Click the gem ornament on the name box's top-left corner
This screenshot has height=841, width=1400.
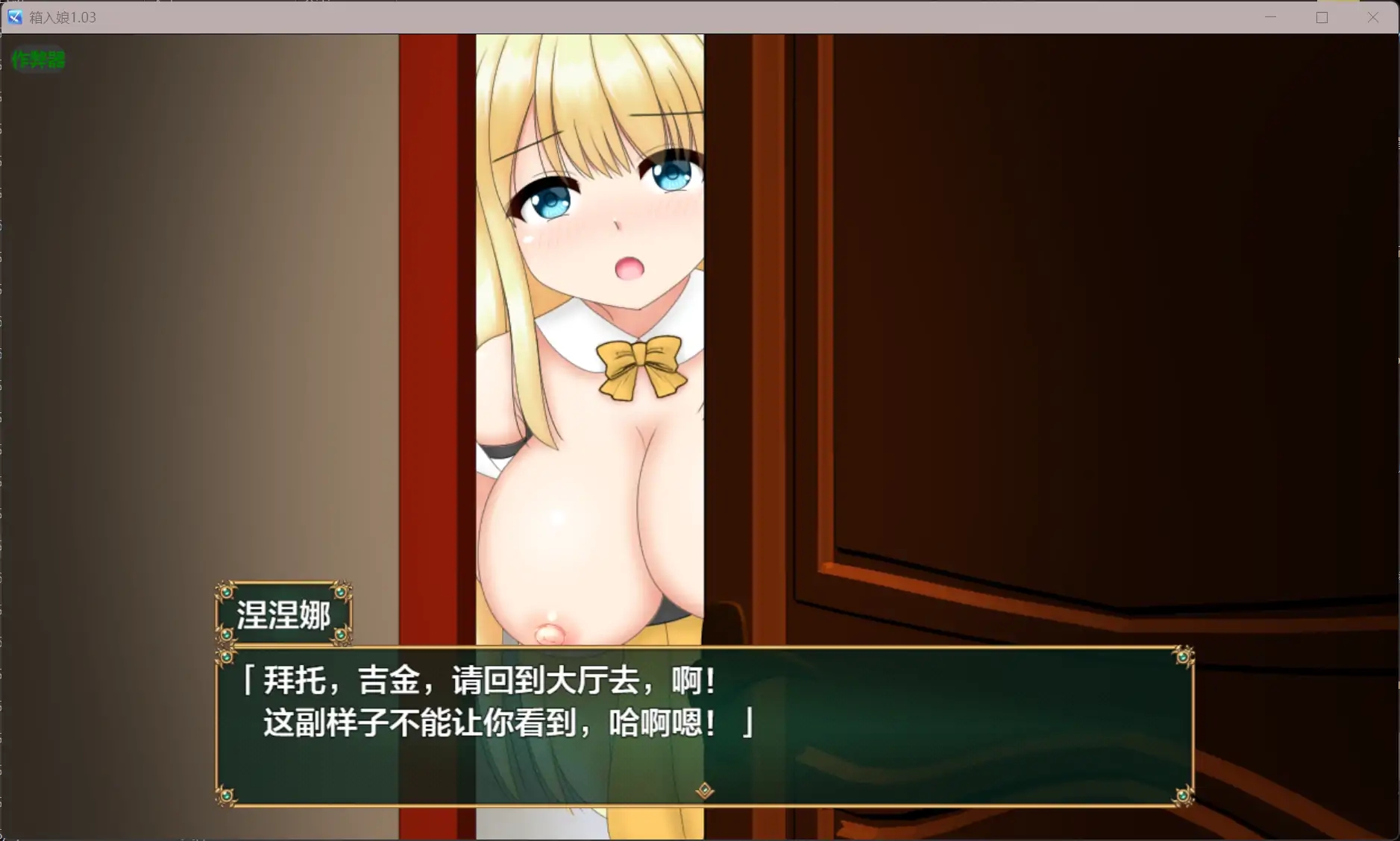pyautogui.click(x=225, y=592)
